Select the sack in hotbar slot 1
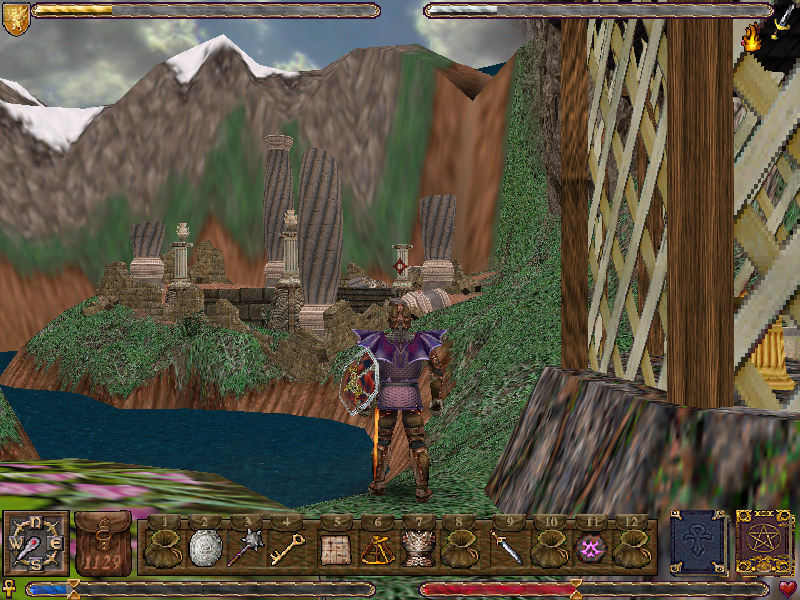800x600 pixels. 163,548
